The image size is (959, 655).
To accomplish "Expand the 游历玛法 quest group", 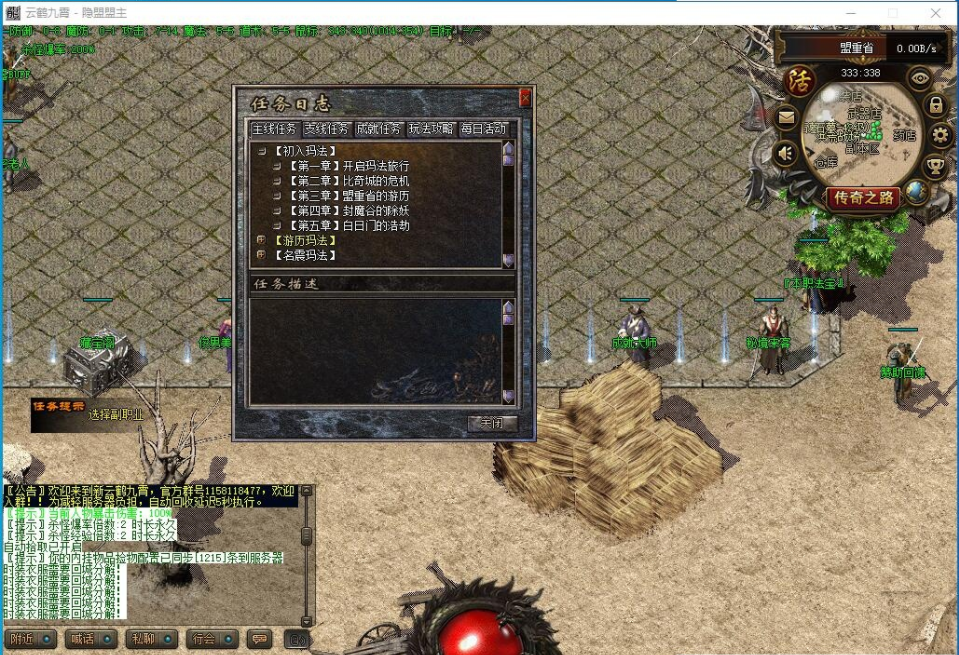I will point(261,241).
